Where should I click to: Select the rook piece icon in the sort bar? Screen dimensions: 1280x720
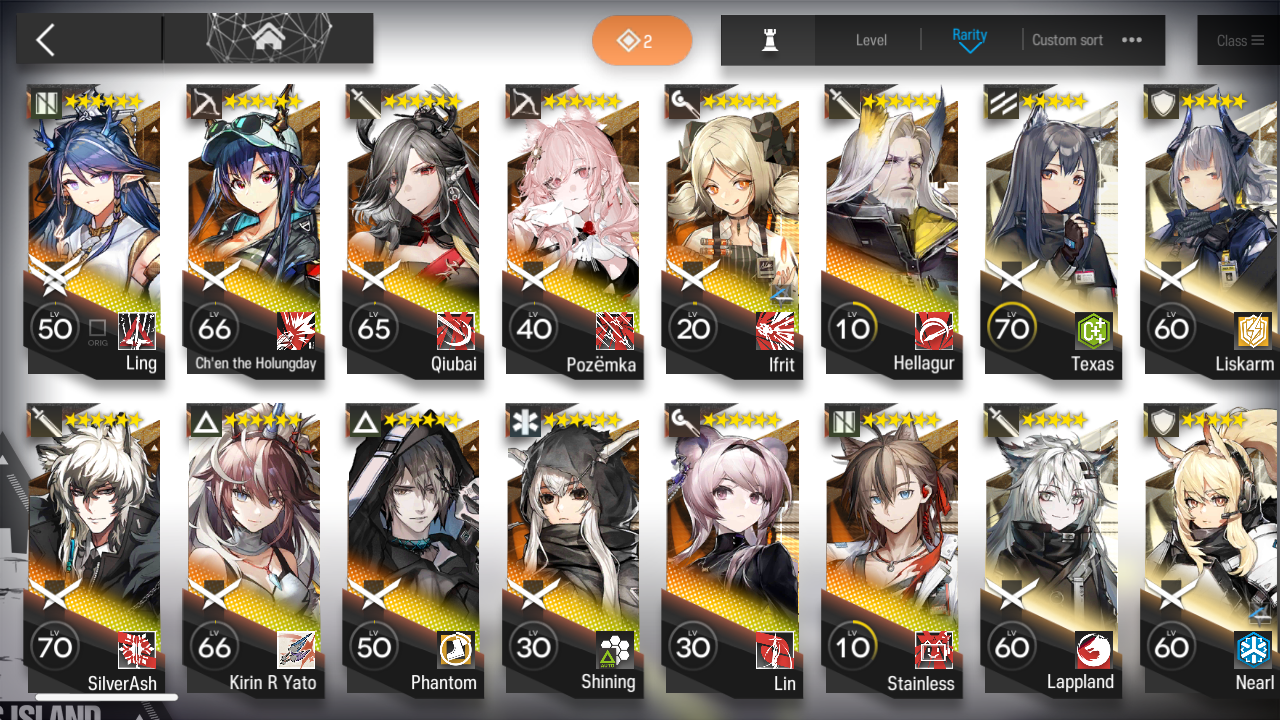click(x=767, y=40)
